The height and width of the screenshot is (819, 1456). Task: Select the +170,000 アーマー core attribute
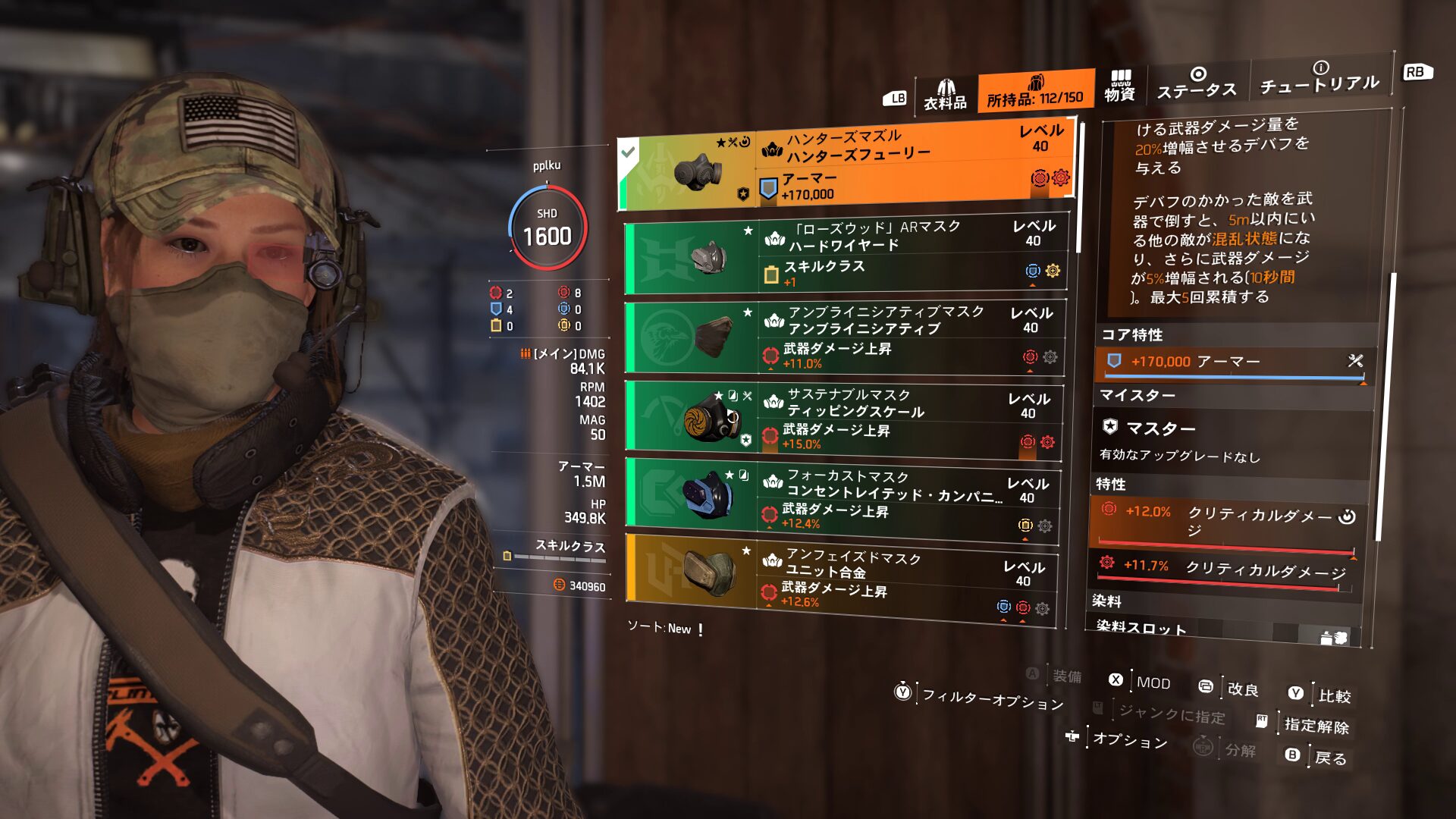1230,362
